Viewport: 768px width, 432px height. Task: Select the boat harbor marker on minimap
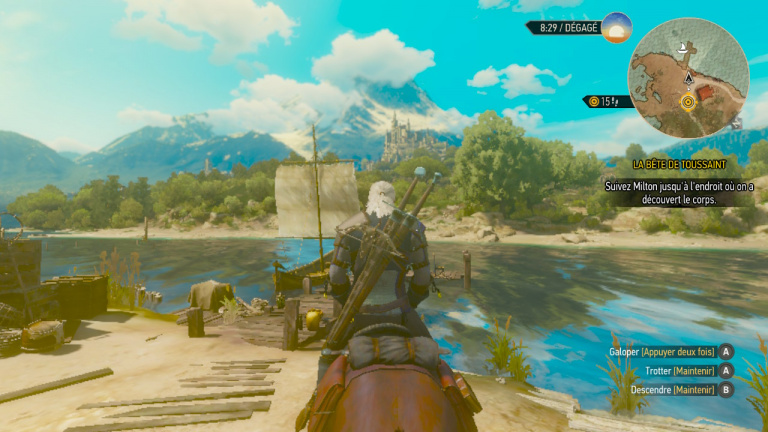click(x=684, y=48)
